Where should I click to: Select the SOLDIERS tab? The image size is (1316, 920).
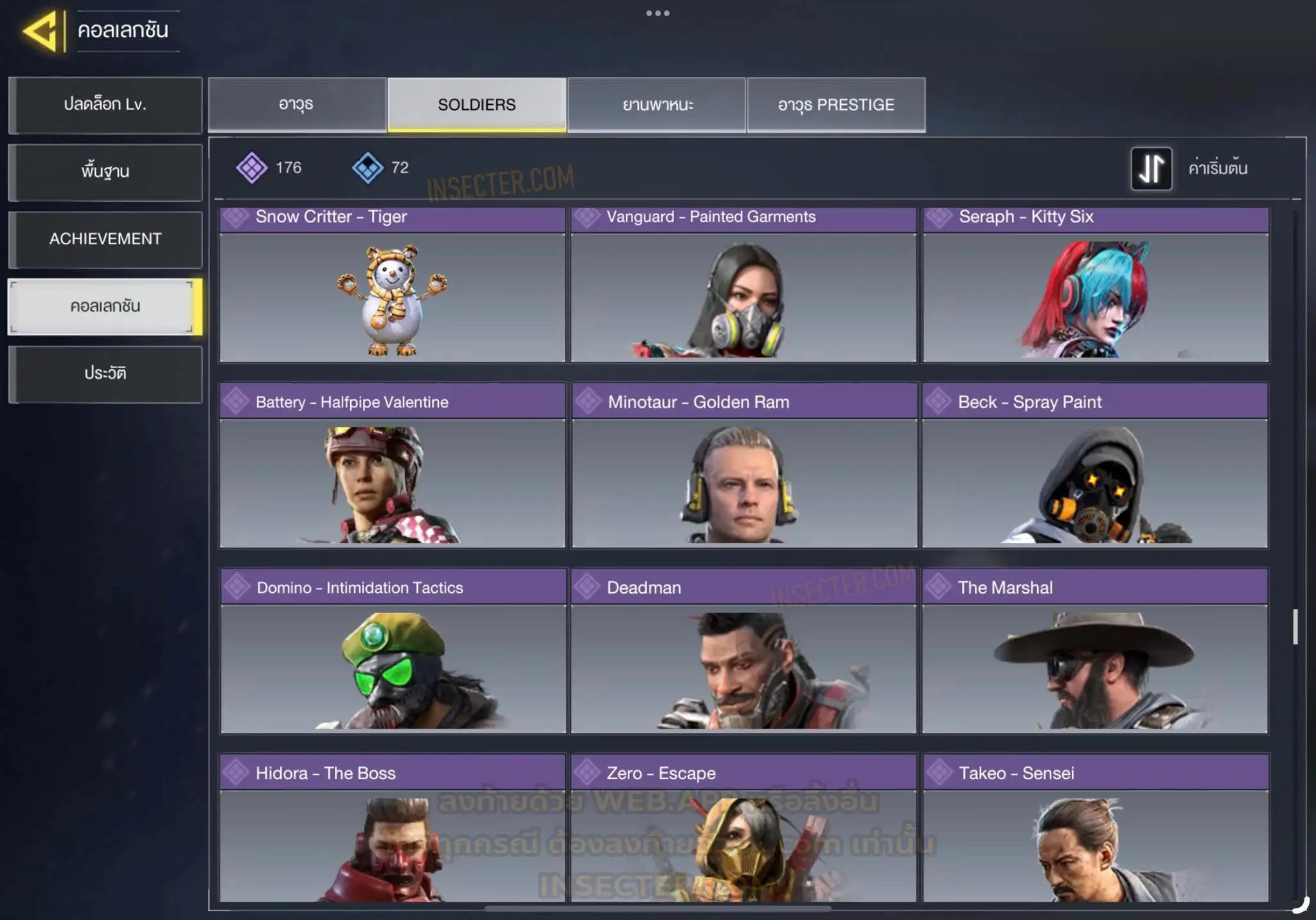pos(477,105)
